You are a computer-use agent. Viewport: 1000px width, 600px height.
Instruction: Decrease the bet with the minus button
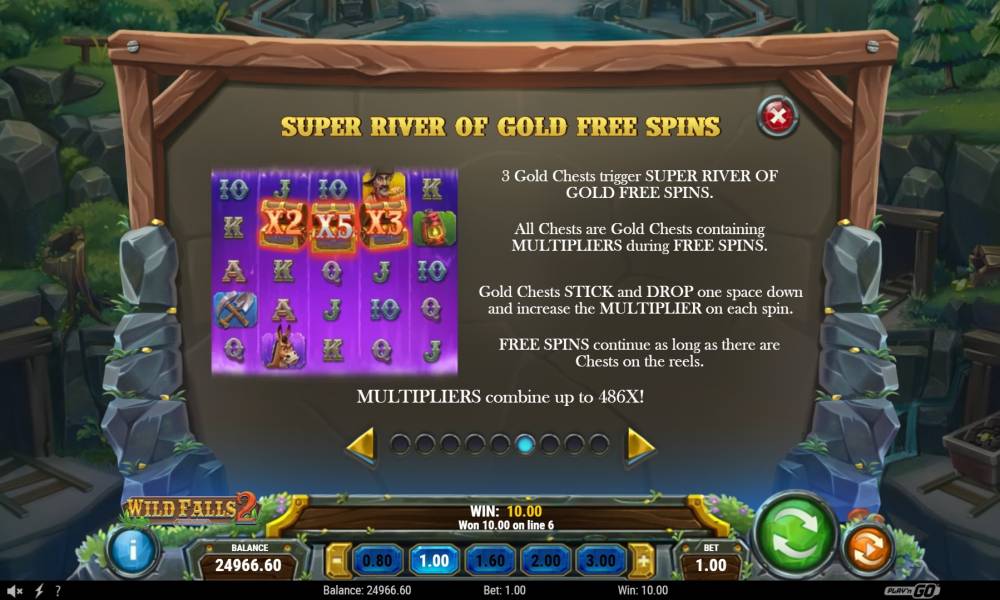[338, 561]
